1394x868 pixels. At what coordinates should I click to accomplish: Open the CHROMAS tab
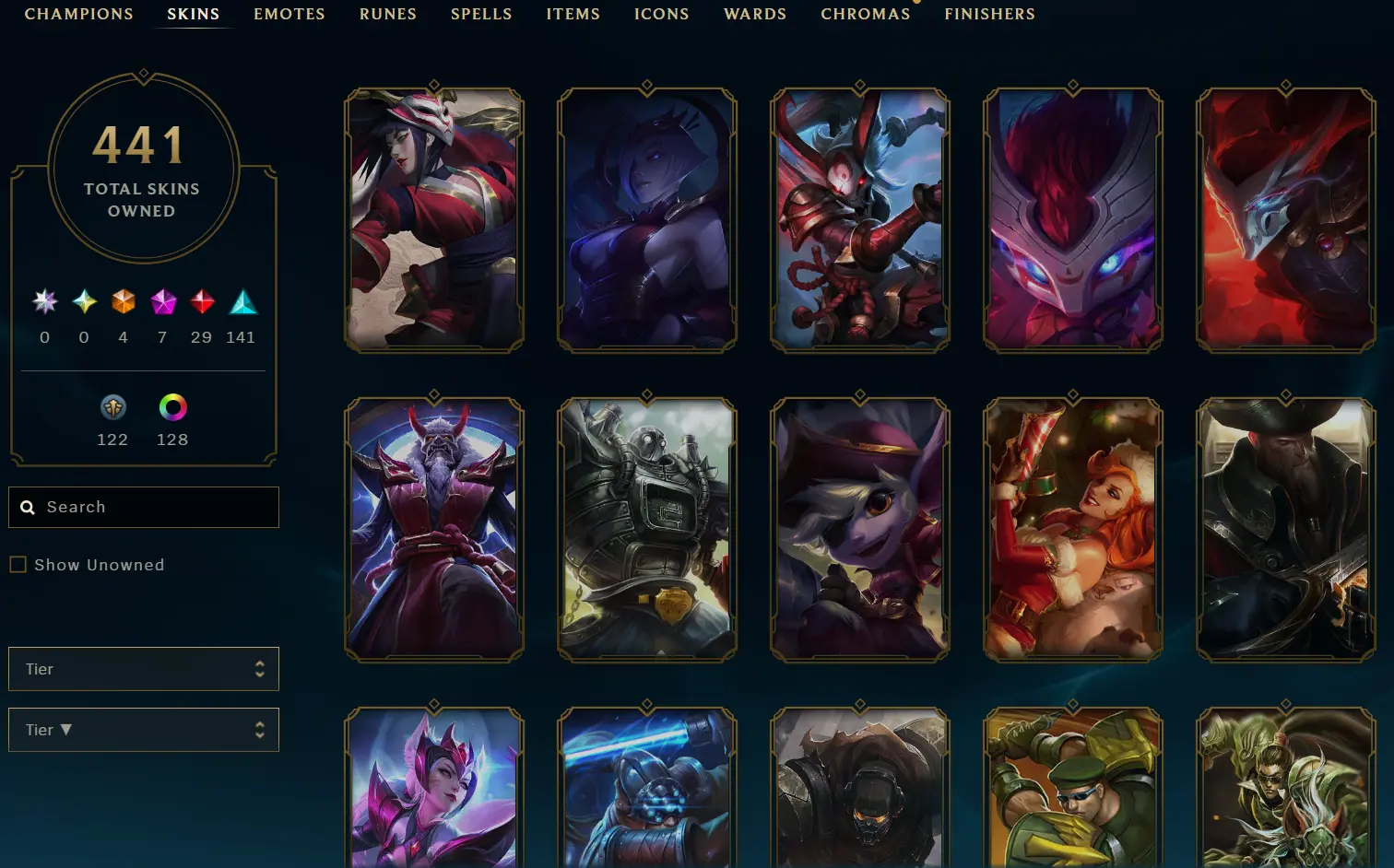point(865,14)
